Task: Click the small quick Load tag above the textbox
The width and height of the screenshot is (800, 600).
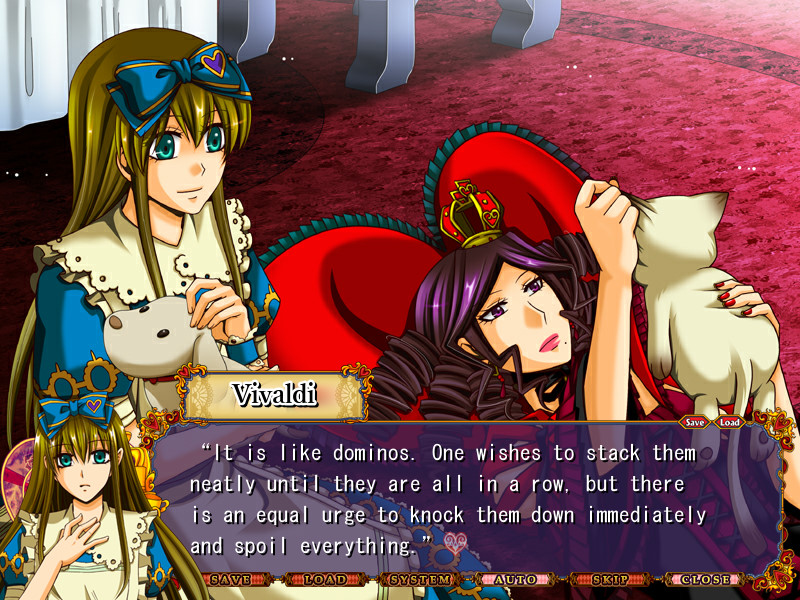Action: coord(730,422)
